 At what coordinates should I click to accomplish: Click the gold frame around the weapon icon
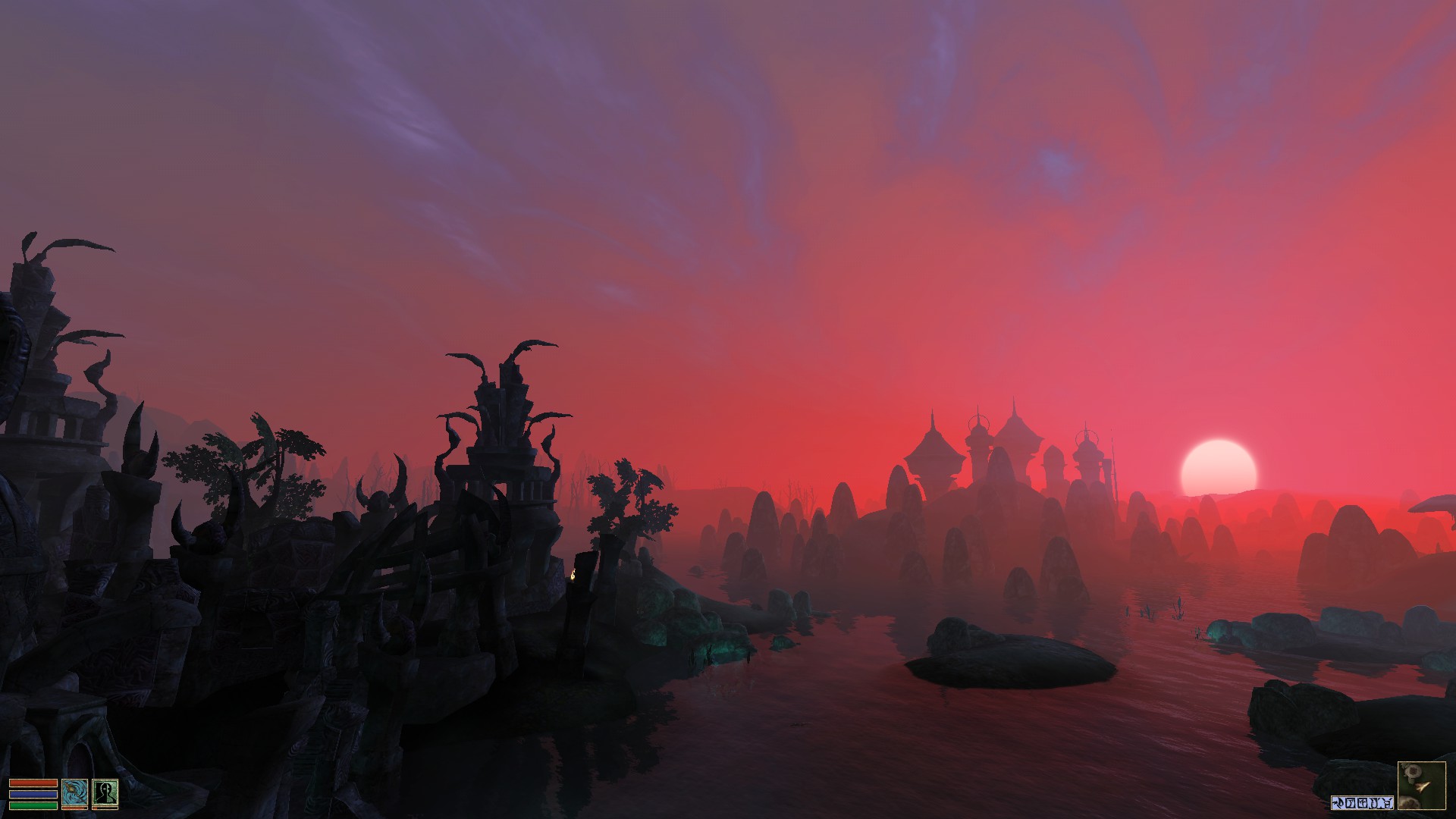click(74, 779)
